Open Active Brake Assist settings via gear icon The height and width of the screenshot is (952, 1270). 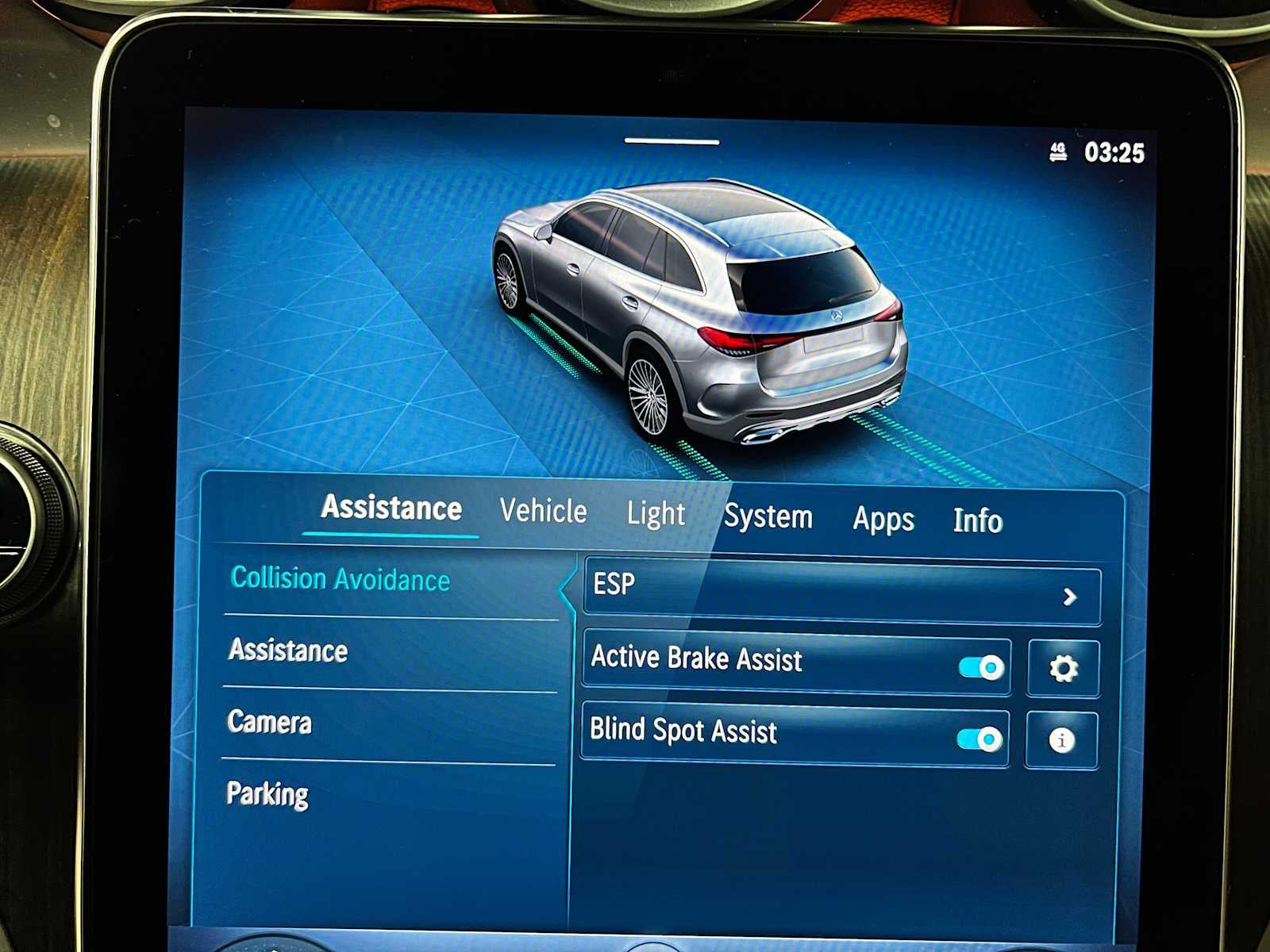pos(1063,667)
